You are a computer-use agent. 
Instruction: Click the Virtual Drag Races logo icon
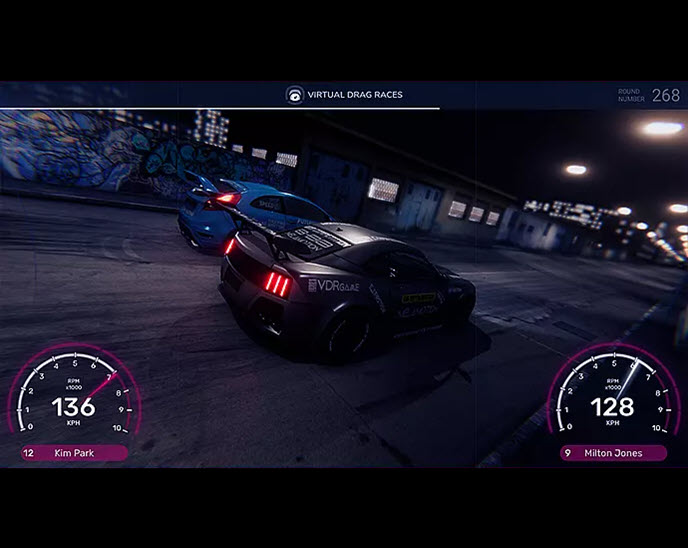(x=295, y=95)
